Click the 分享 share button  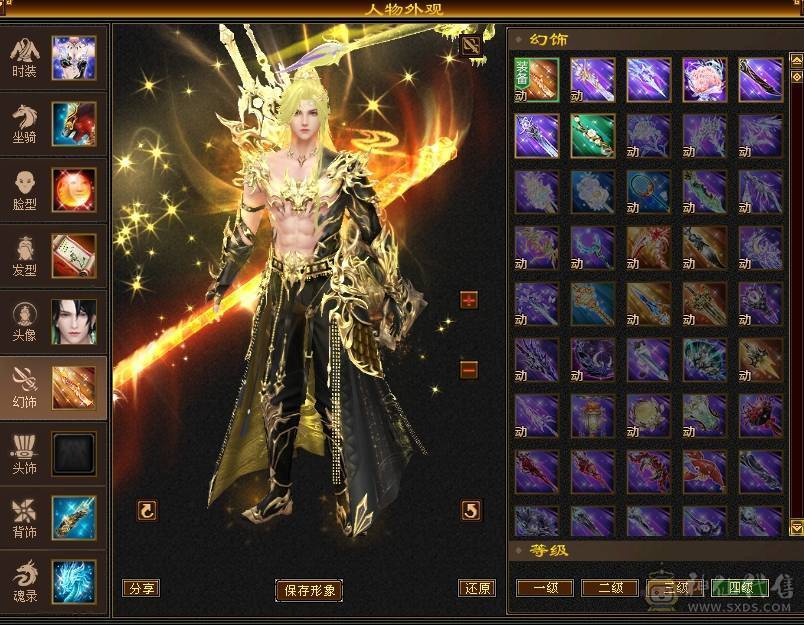coord(141,588)
